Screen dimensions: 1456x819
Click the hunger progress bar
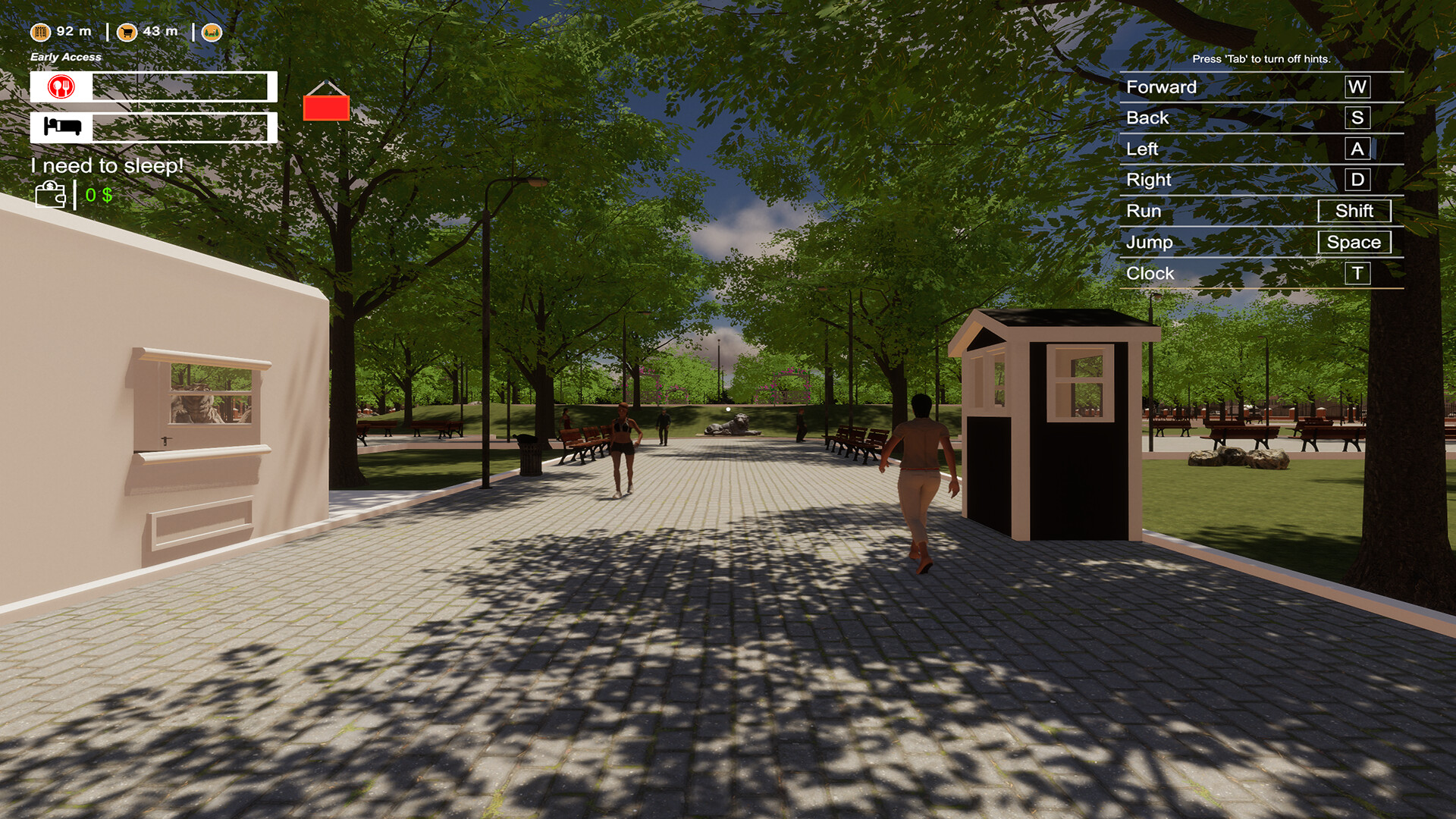point(182,86)
